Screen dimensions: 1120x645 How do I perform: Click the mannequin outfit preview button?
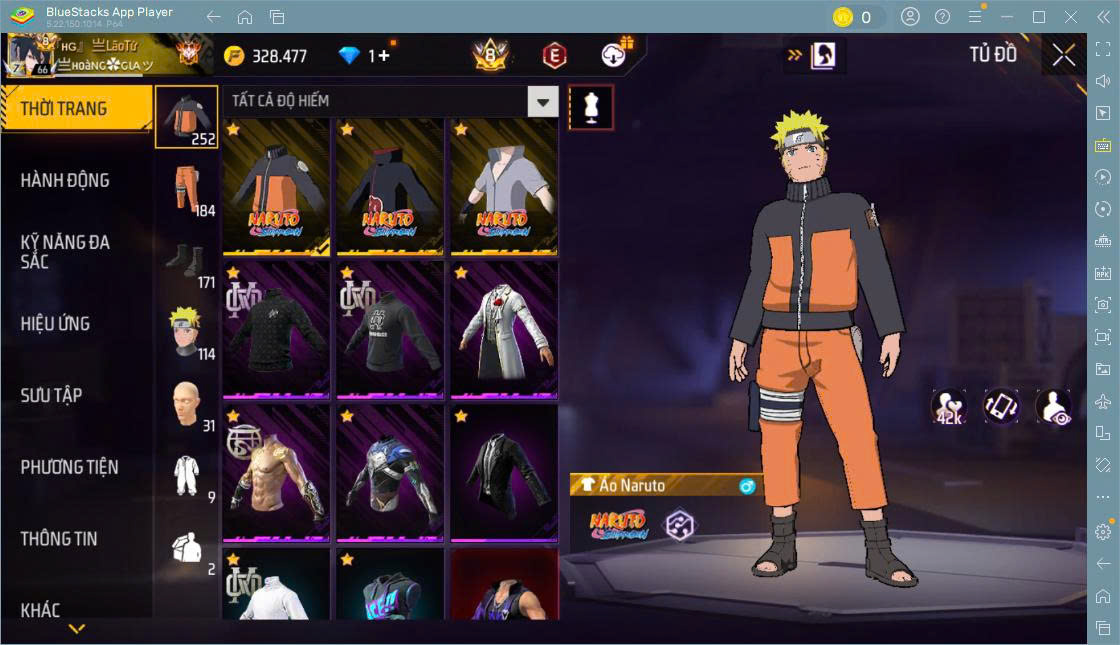tap(591, 107)
